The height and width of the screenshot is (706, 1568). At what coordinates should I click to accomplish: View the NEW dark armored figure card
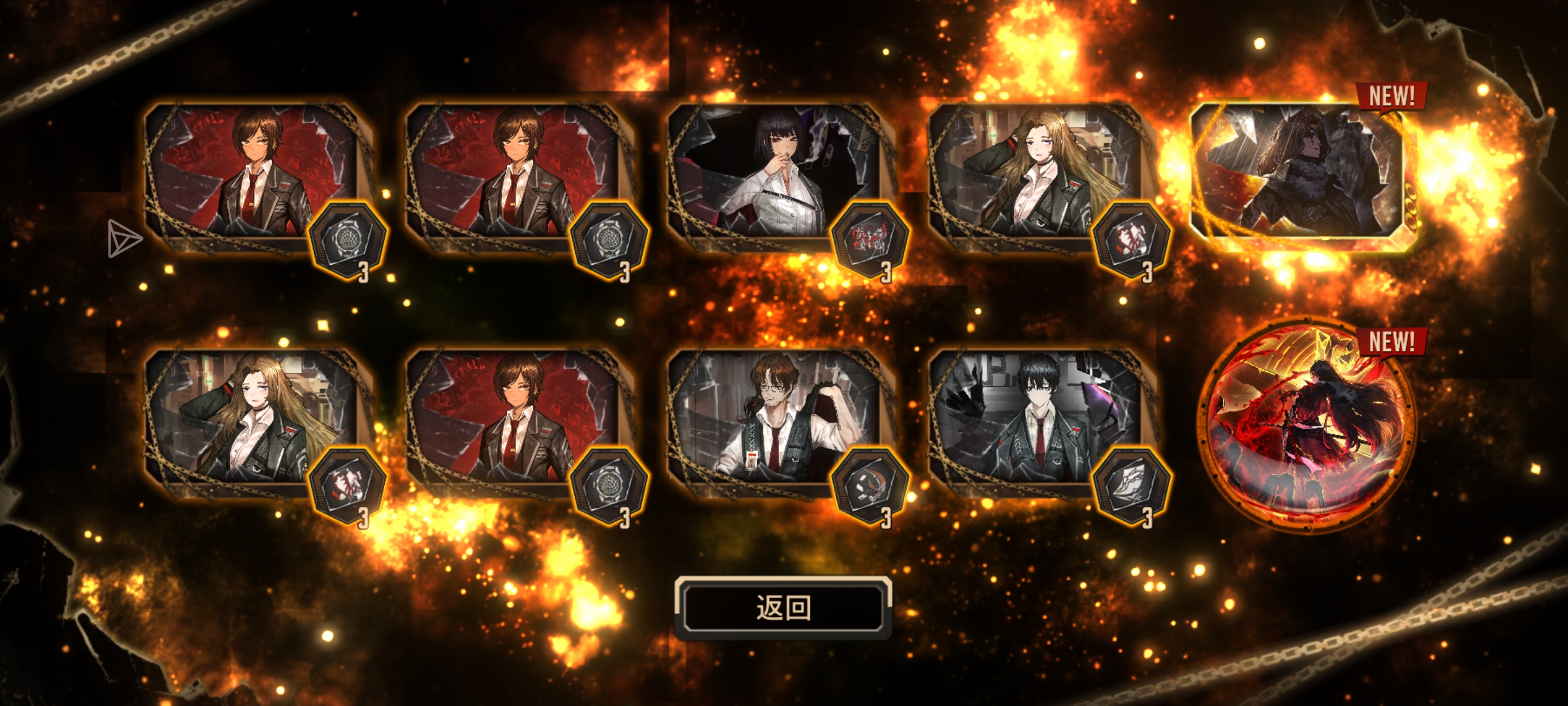click(1297, 175)
